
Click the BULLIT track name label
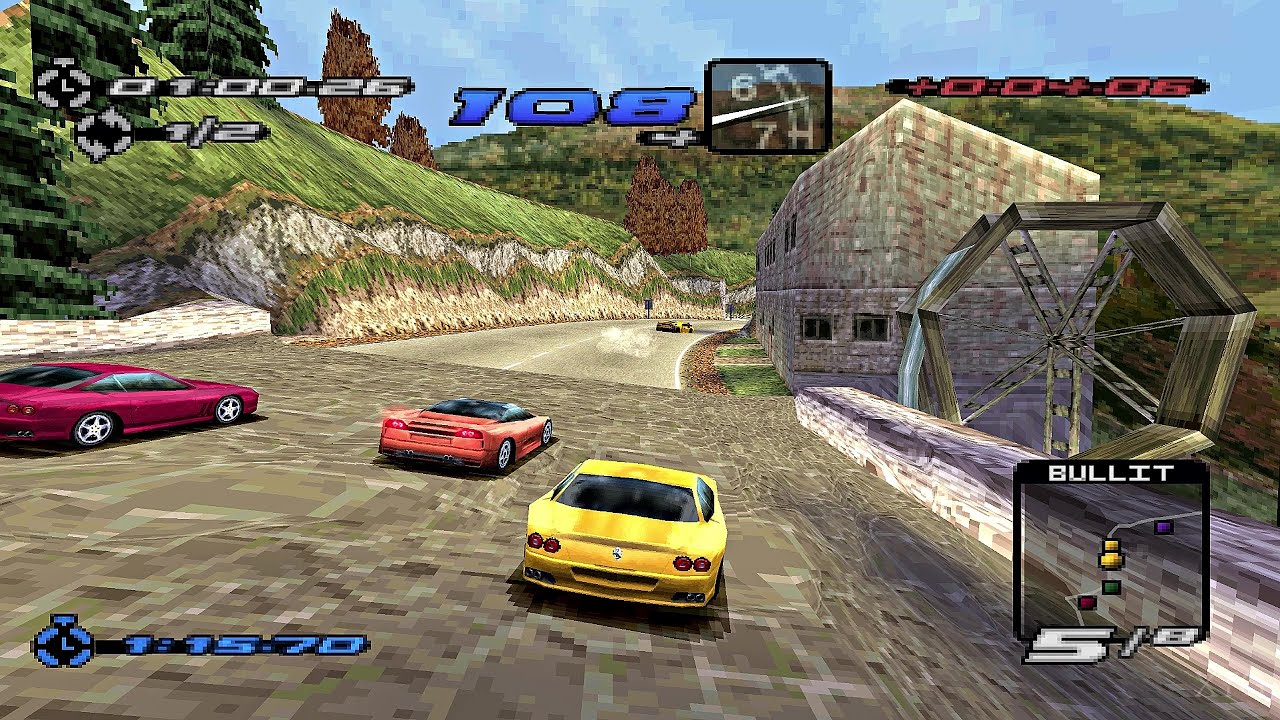pos(1113,474)
